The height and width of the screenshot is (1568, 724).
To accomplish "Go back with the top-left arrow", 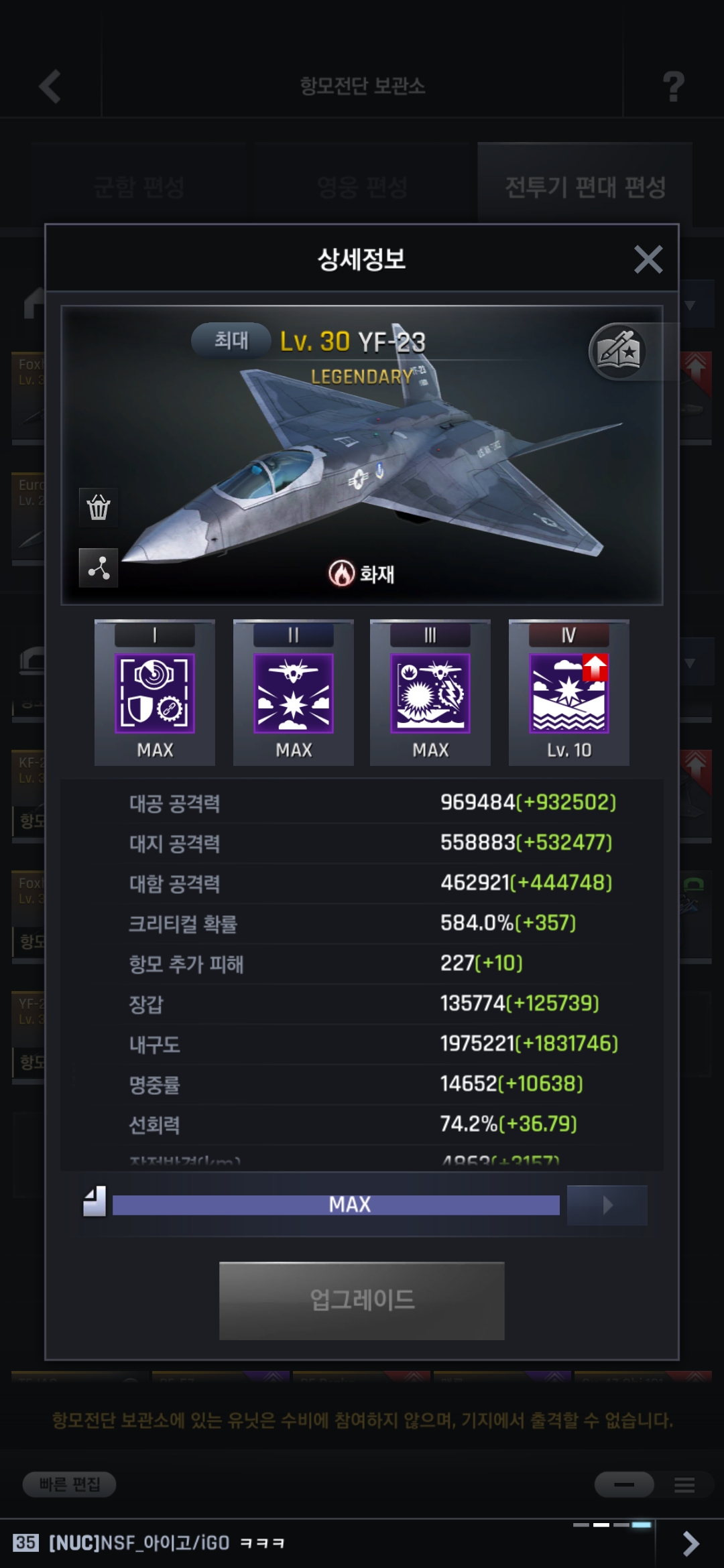I will 50,86.
